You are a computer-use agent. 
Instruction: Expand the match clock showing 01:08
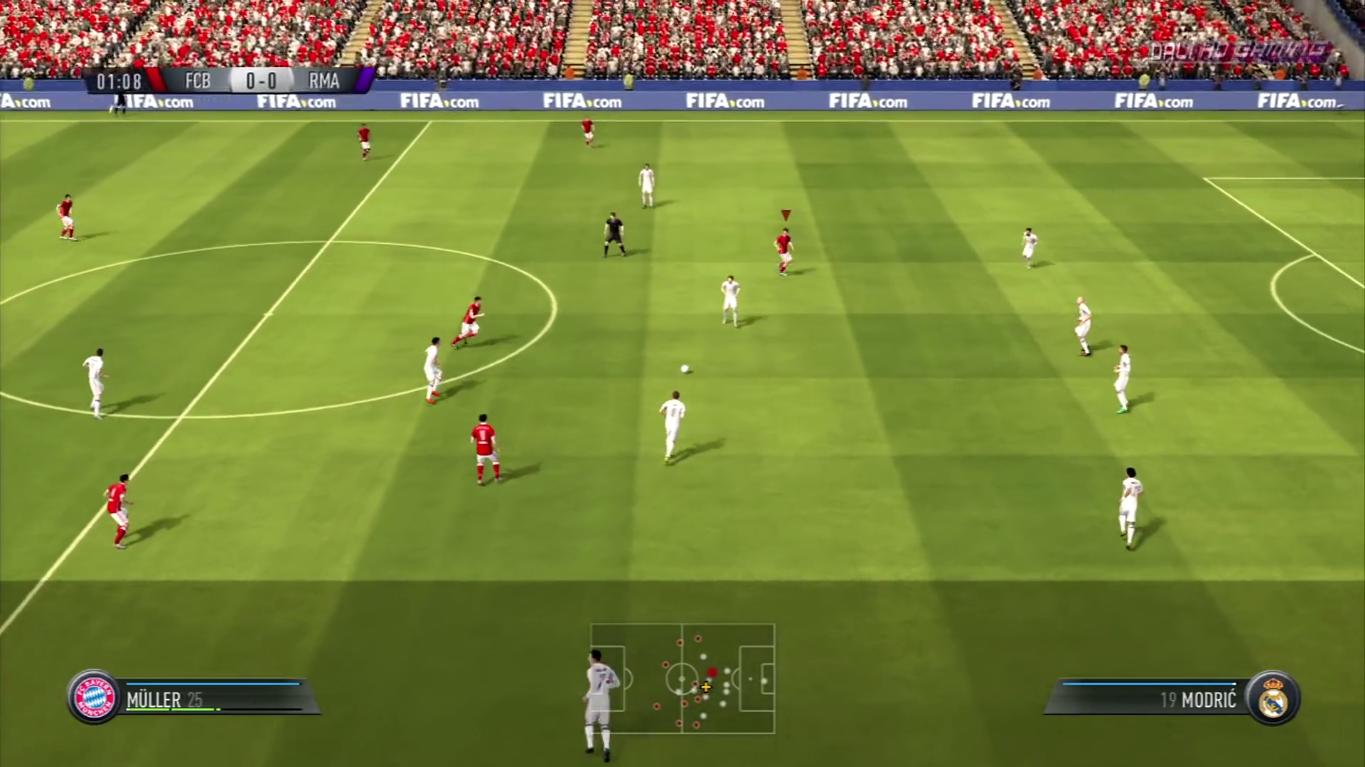click(119, 82)
